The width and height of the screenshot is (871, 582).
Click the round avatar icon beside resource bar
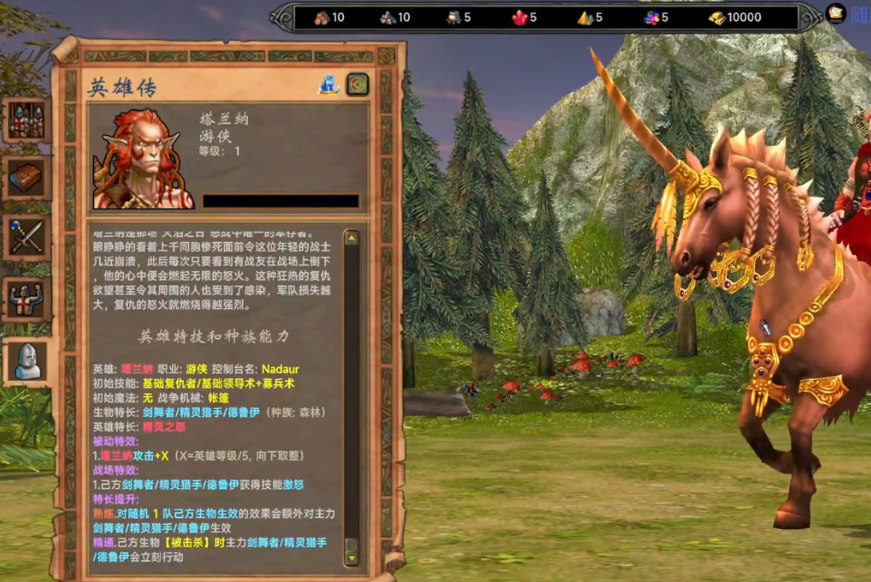point(836,14)
